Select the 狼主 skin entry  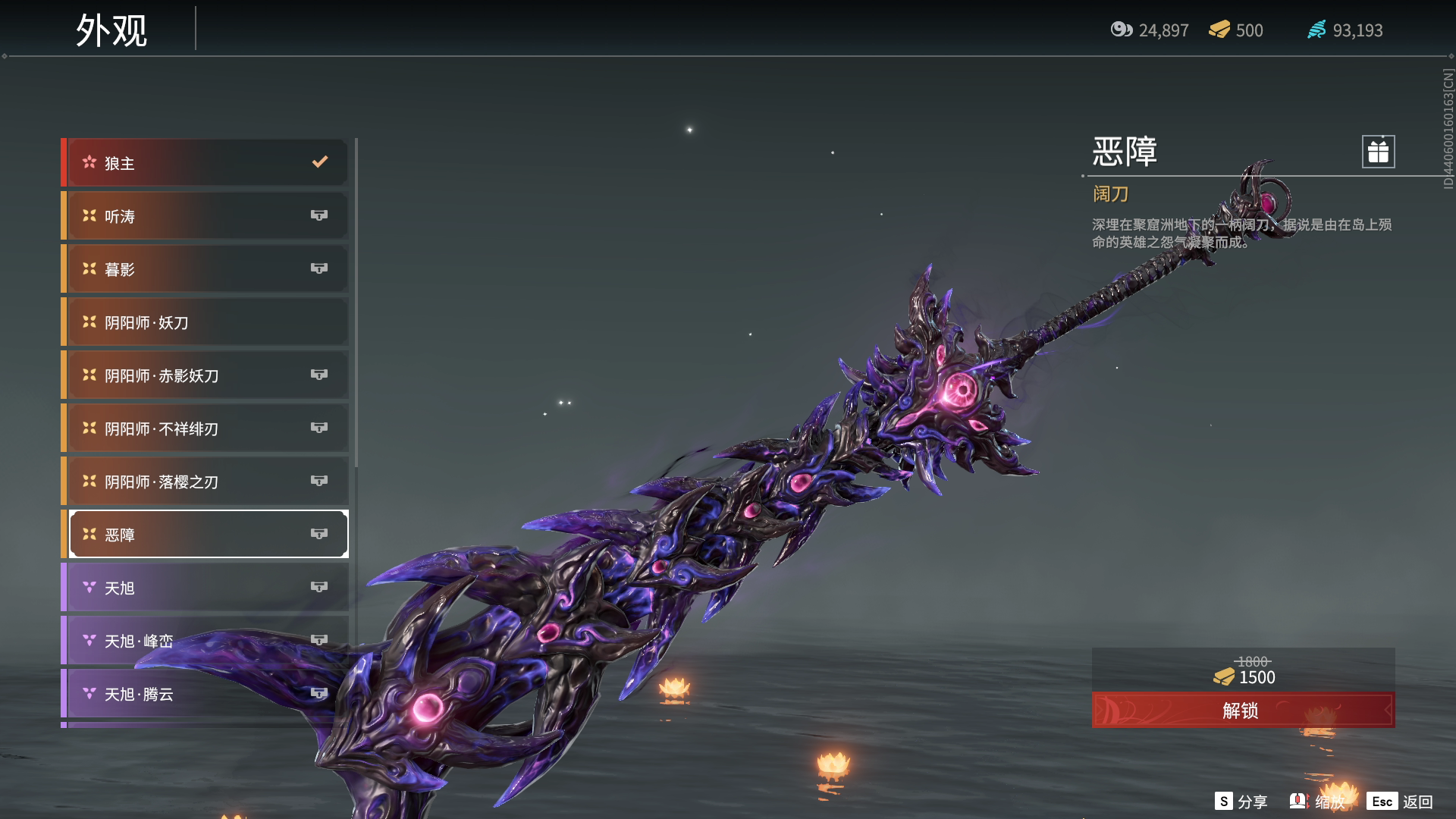tap(206, 163)
